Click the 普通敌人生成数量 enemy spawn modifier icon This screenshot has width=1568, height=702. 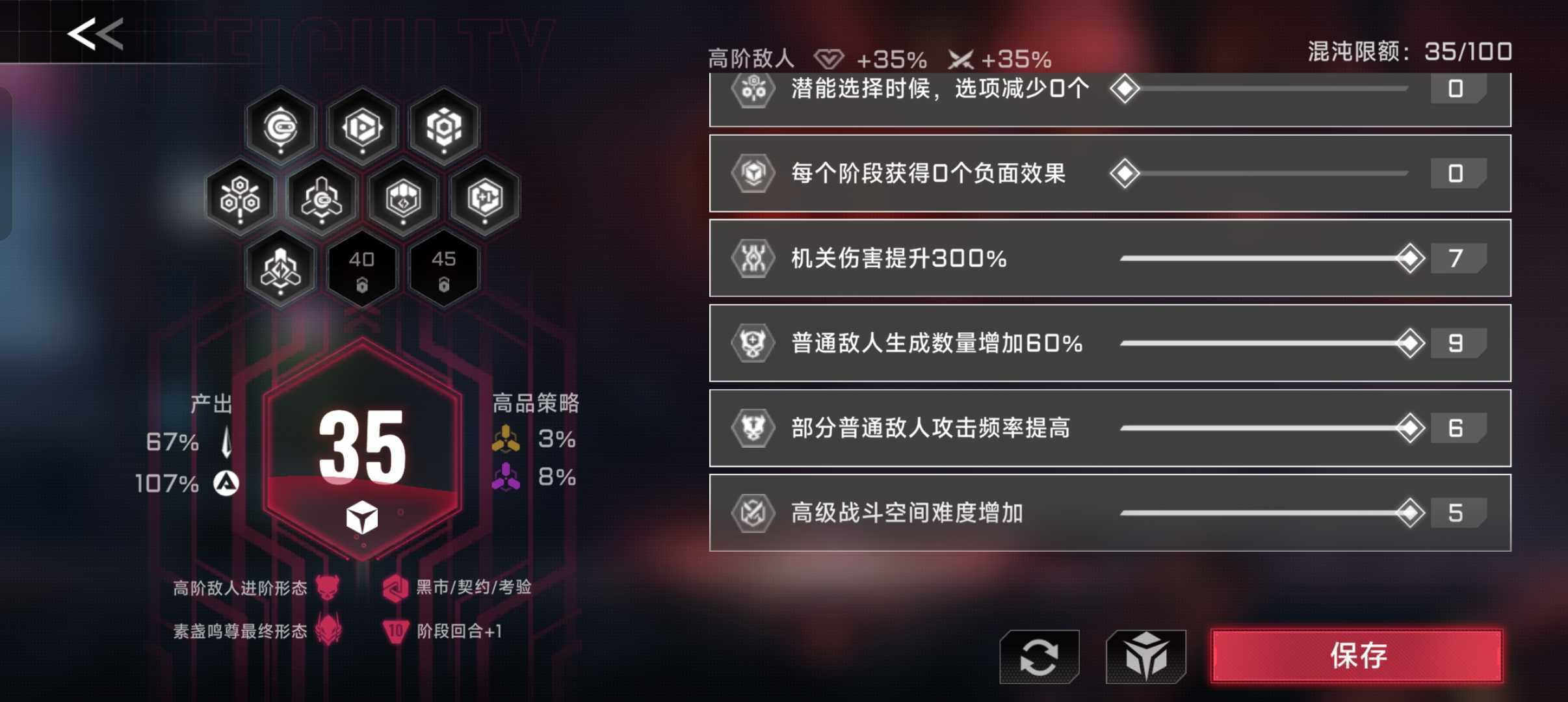click(x=752, y=343)
